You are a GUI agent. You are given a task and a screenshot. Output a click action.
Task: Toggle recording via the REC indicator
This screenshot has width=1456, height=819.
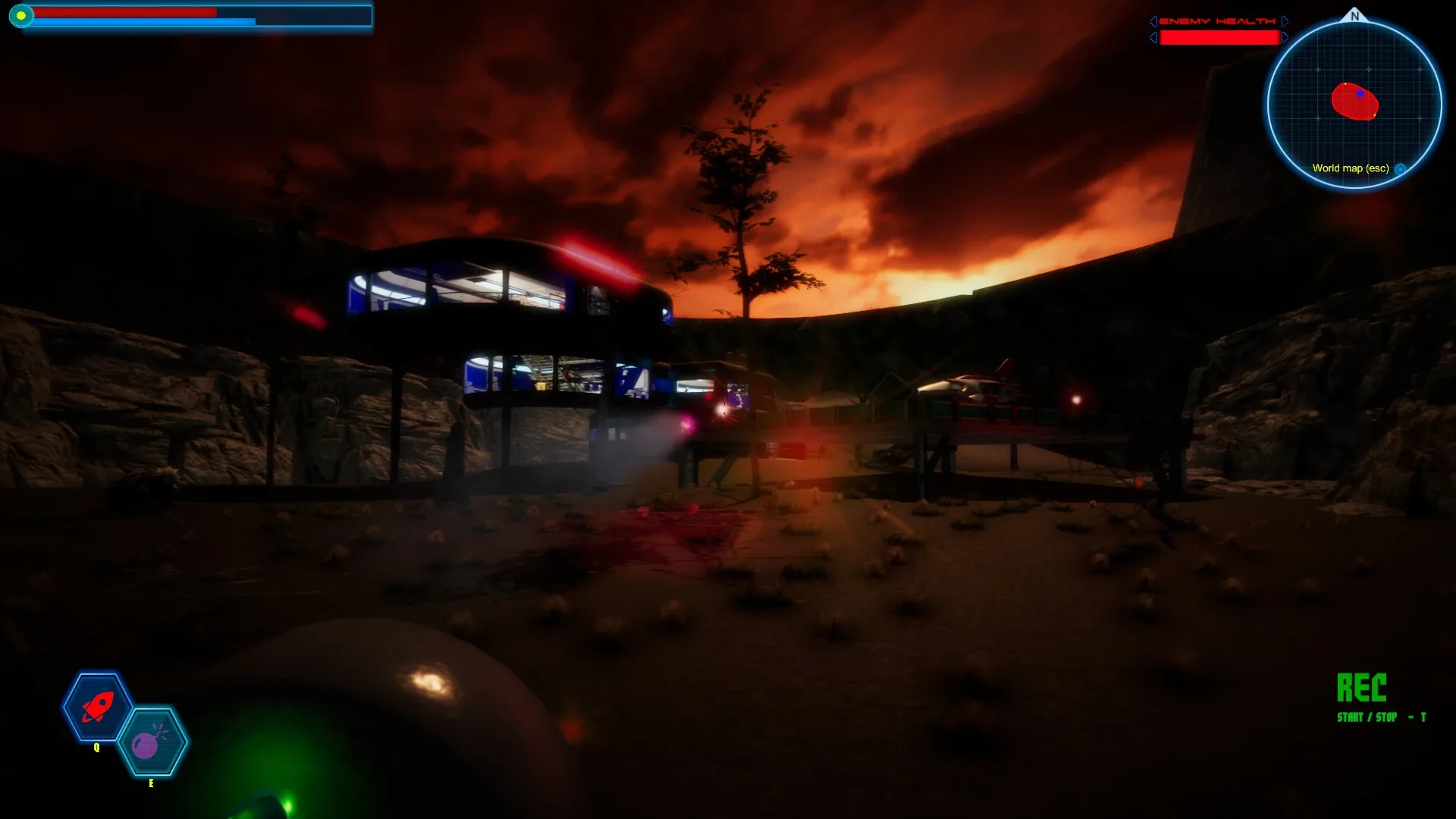[1362, 689]
